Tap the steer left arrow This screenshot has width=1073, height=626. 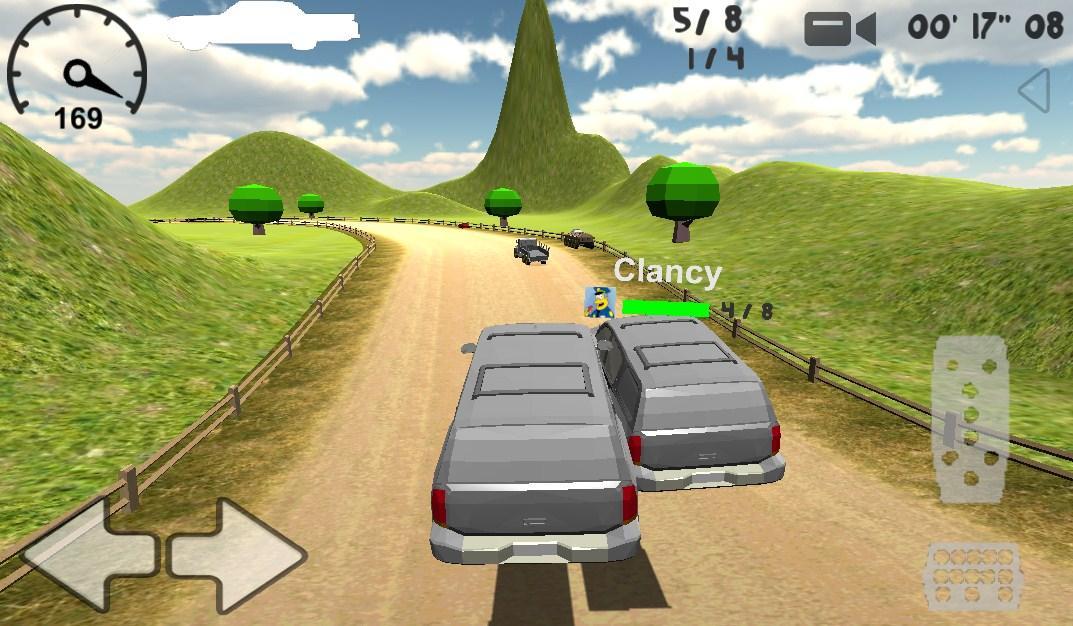[x=88, y=553]
